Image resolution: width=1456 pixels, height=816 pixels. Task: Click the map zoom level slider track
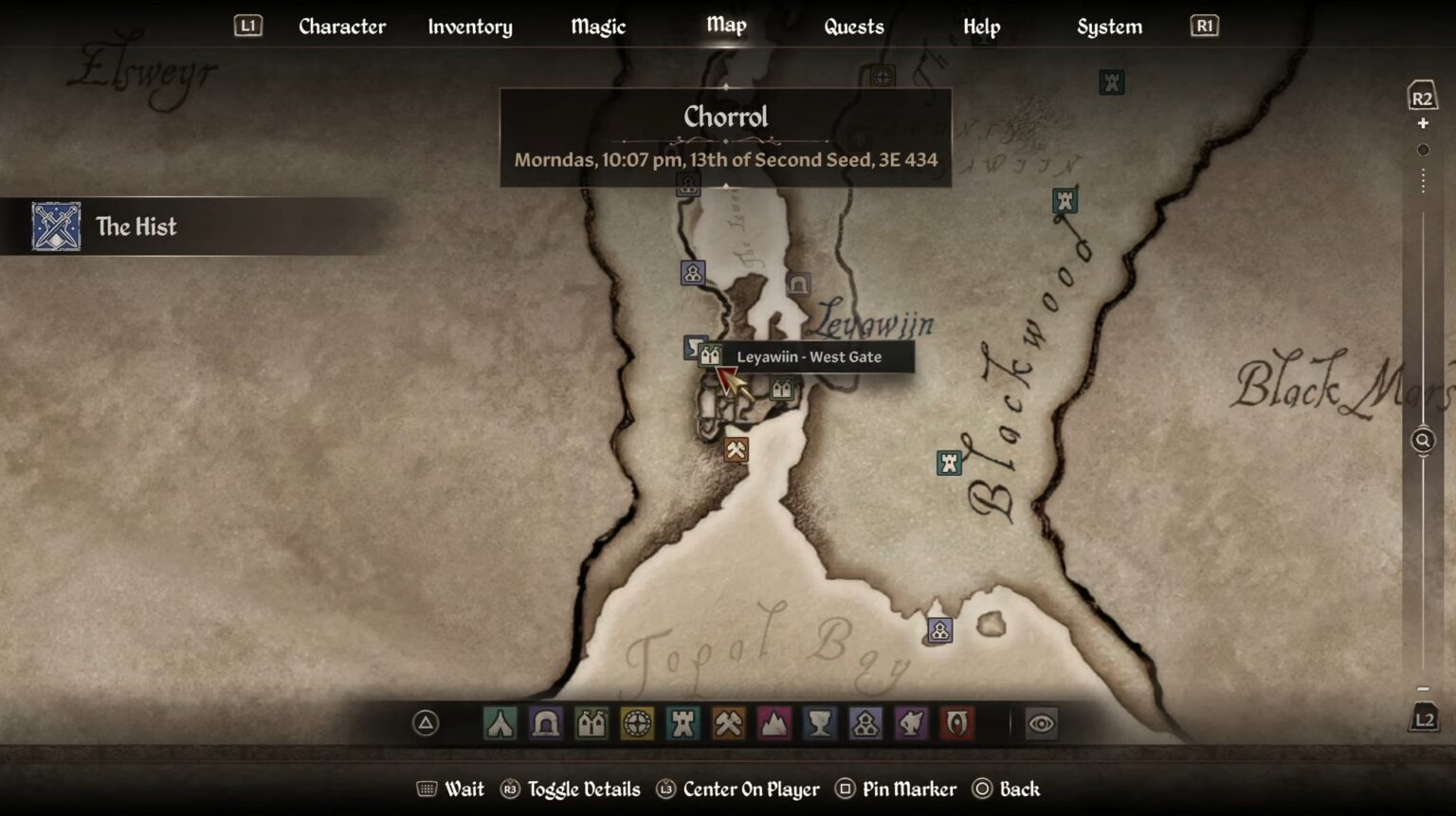(x=1422, y=284)
